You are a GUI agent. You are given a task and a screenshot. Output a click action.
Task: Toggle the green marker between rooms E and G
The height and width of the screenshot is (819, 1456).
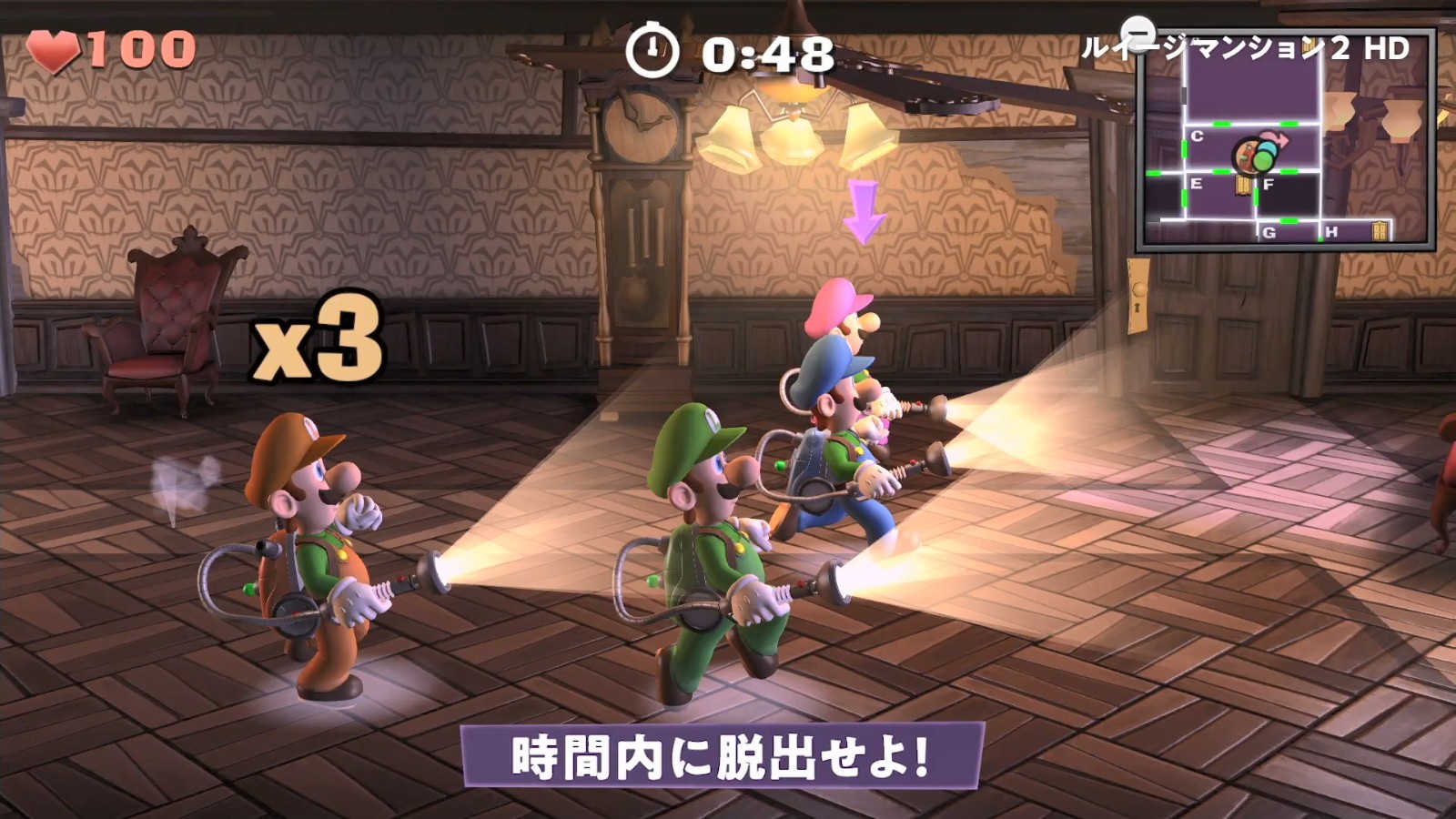pos(1289,221)
